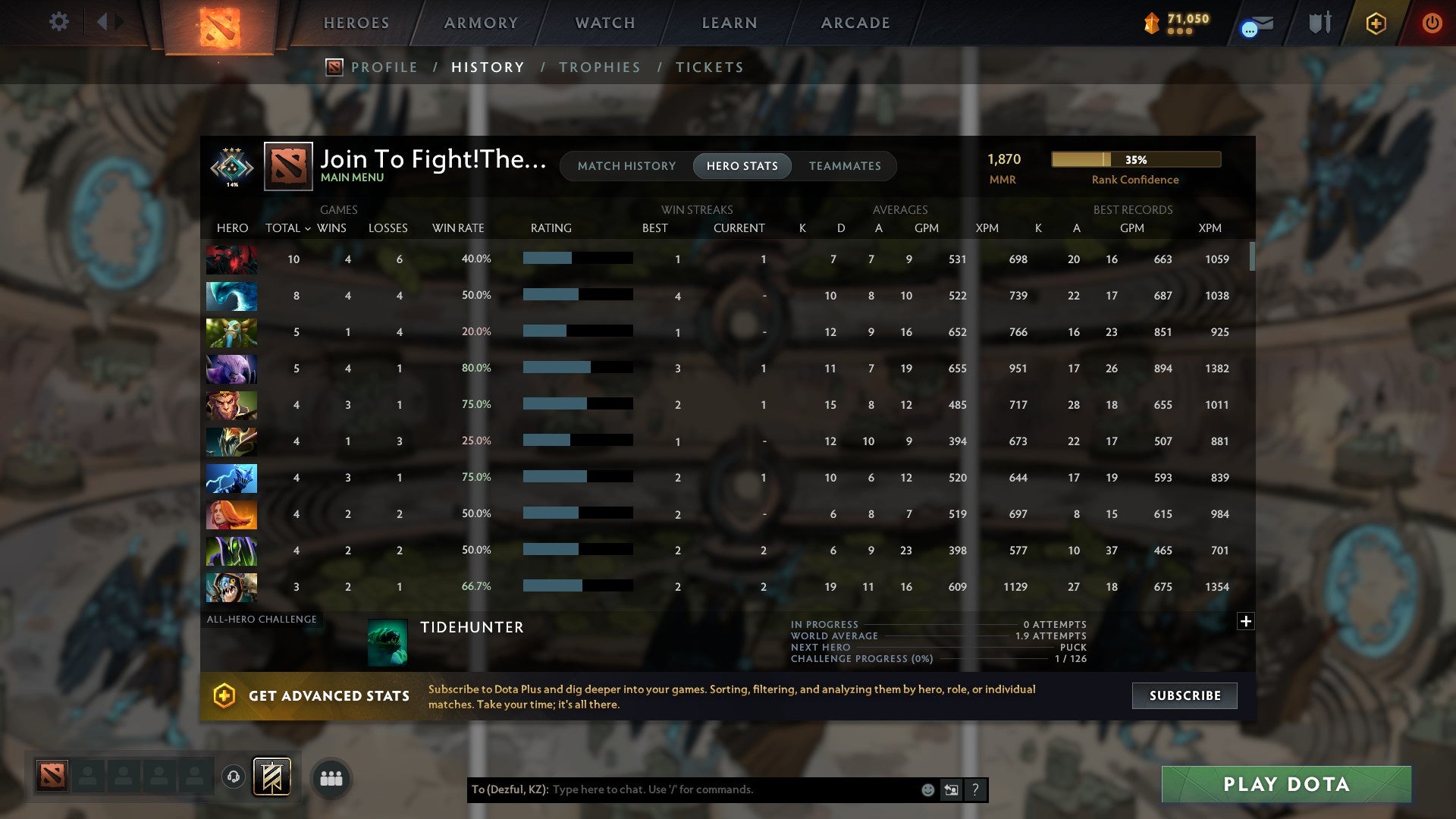
Task: Select the Lina hero portrait
Action: click(x=231, y=514)
